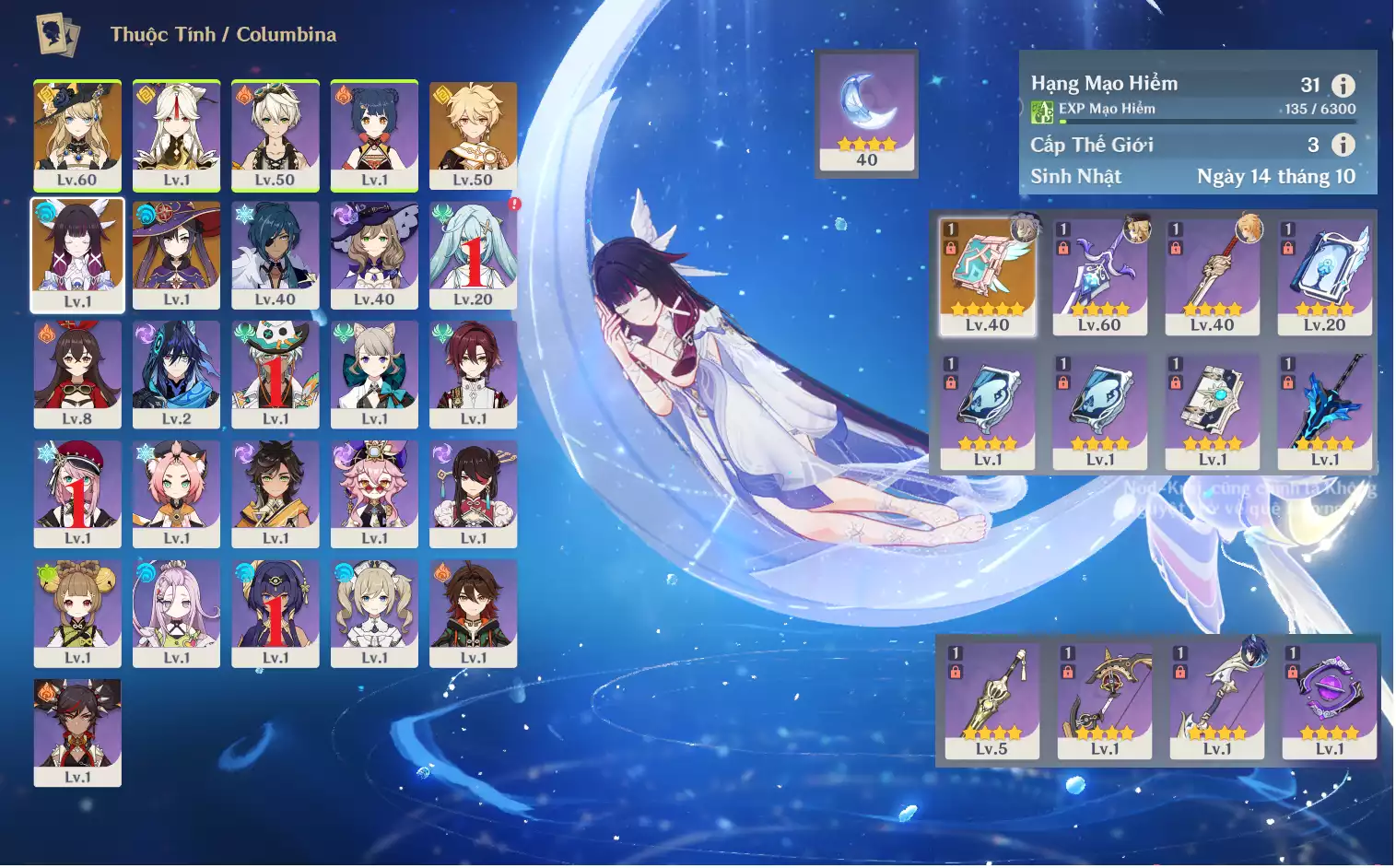Select the Lv.20 blue book catalyst
The image size is (1396, 868).
pyautogui.click(x=1324, y=276)
